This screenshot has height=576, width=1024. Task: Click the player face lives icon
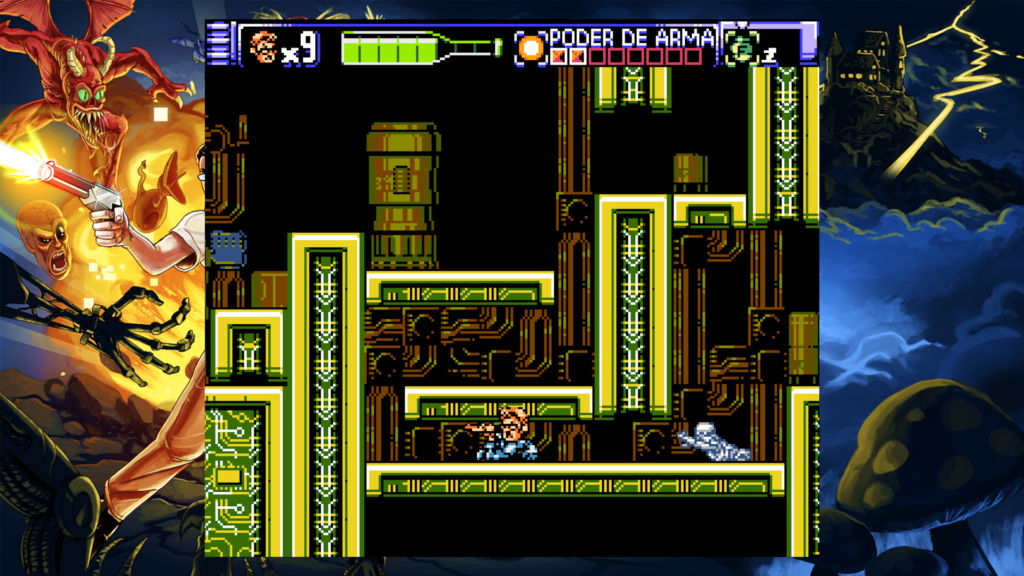(x=263, y=46)
